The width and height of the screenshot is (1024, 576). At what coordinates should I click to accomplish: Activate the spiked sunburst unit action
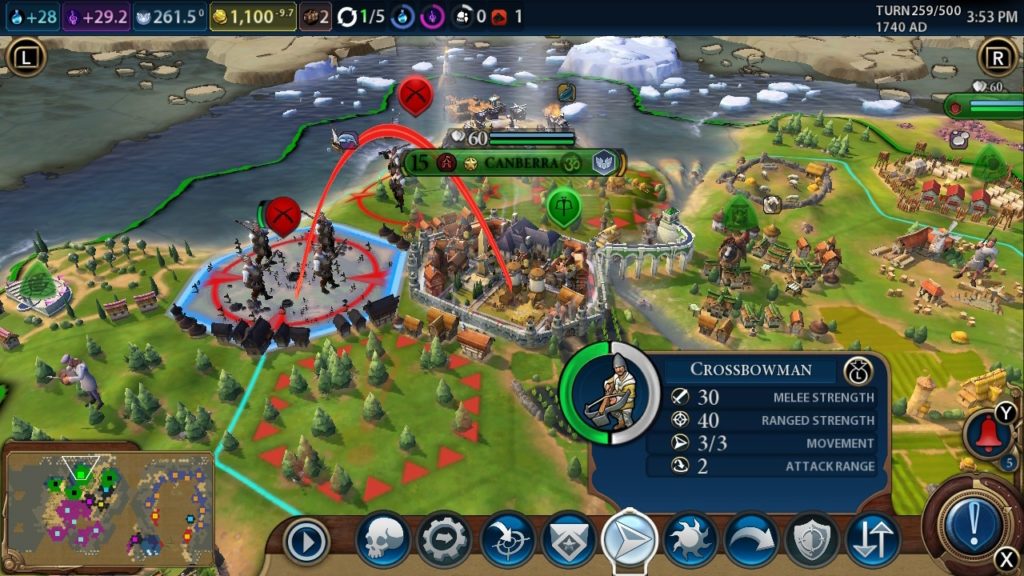691,540
